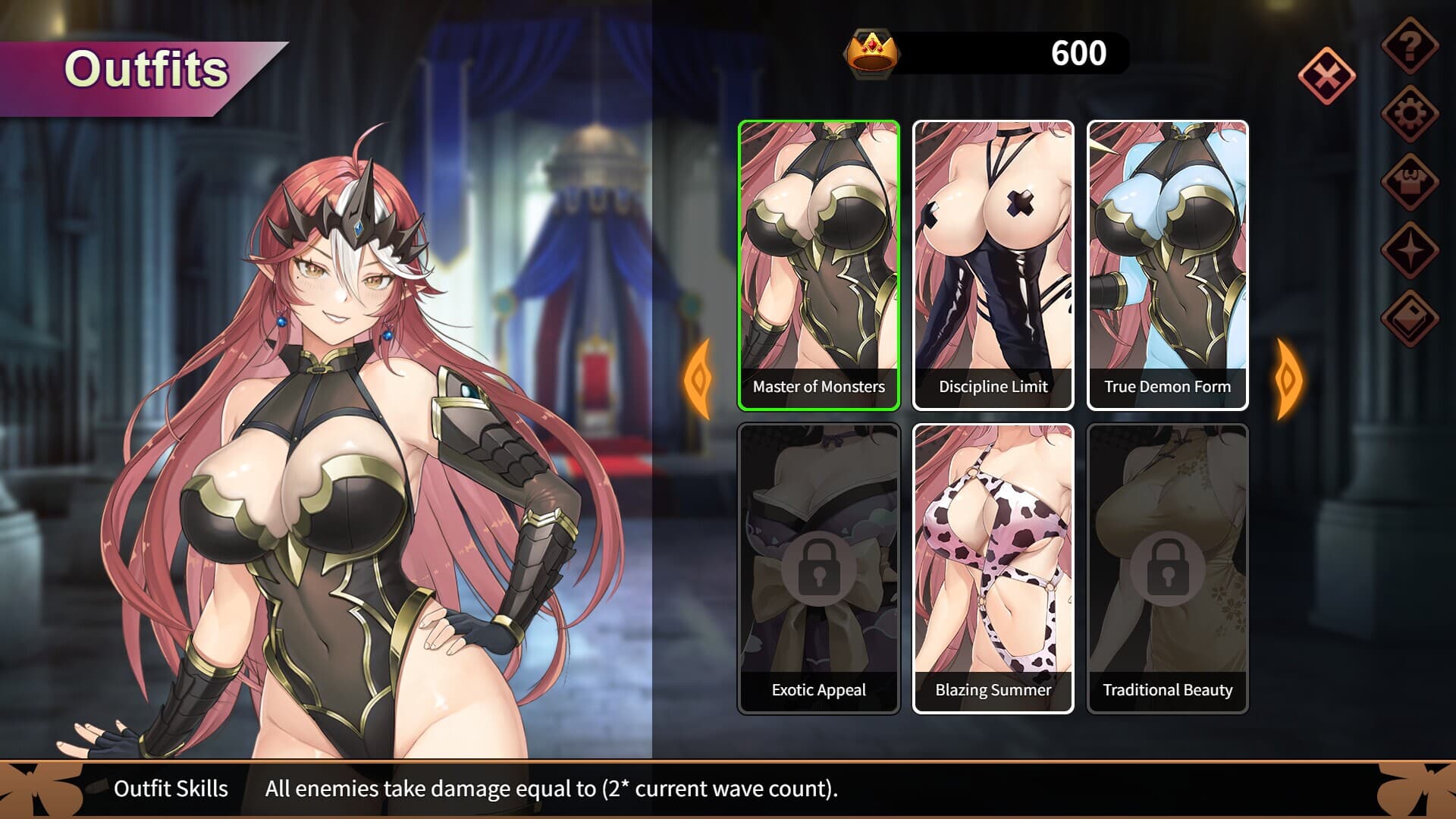Select the Blazing Summer outfit
Screen dimensions: 1456x819
[x=992, y=561]
